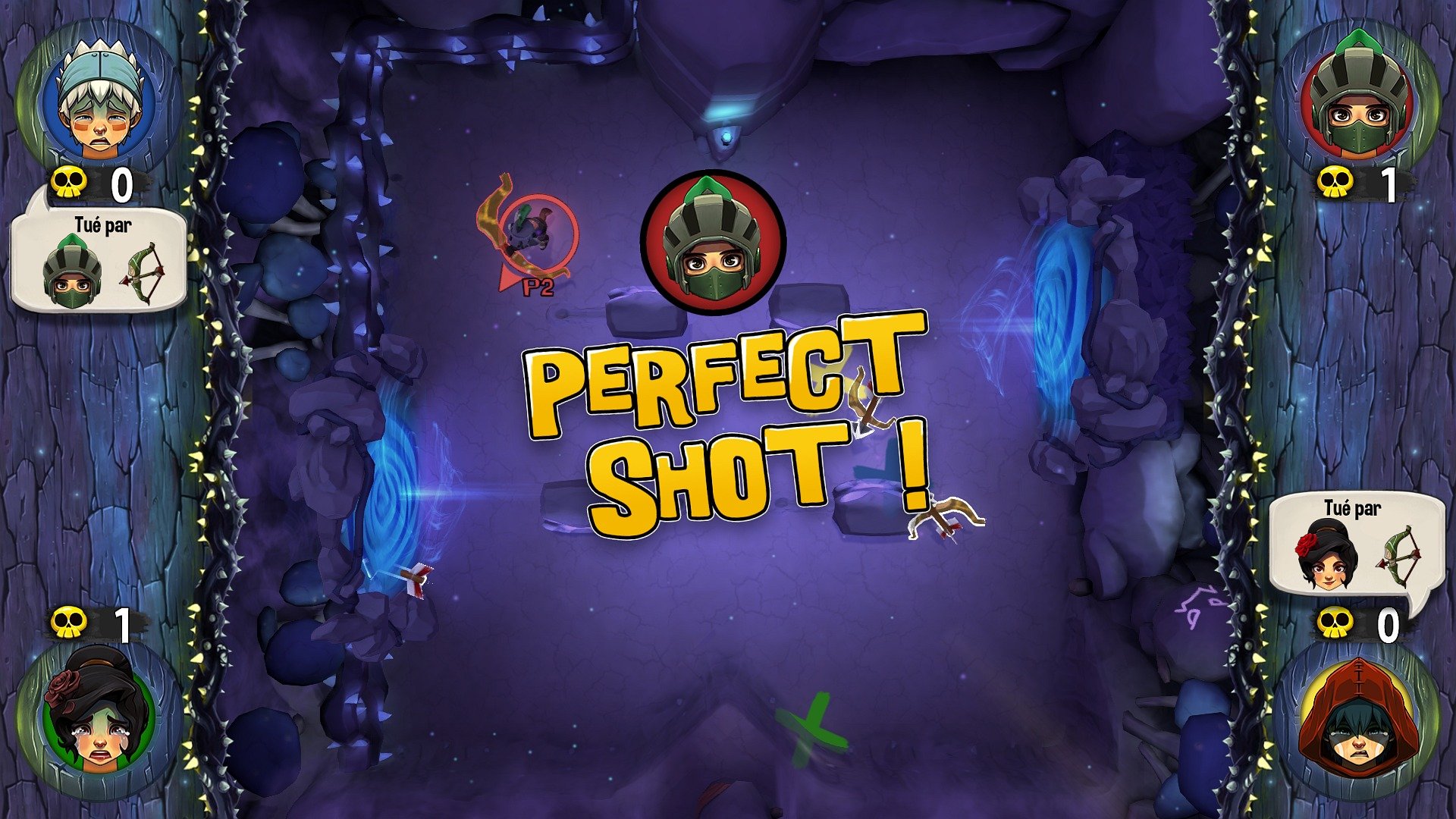
Task: Click the yellow skull icon near top-left score
Action: [x=70, y=182]
